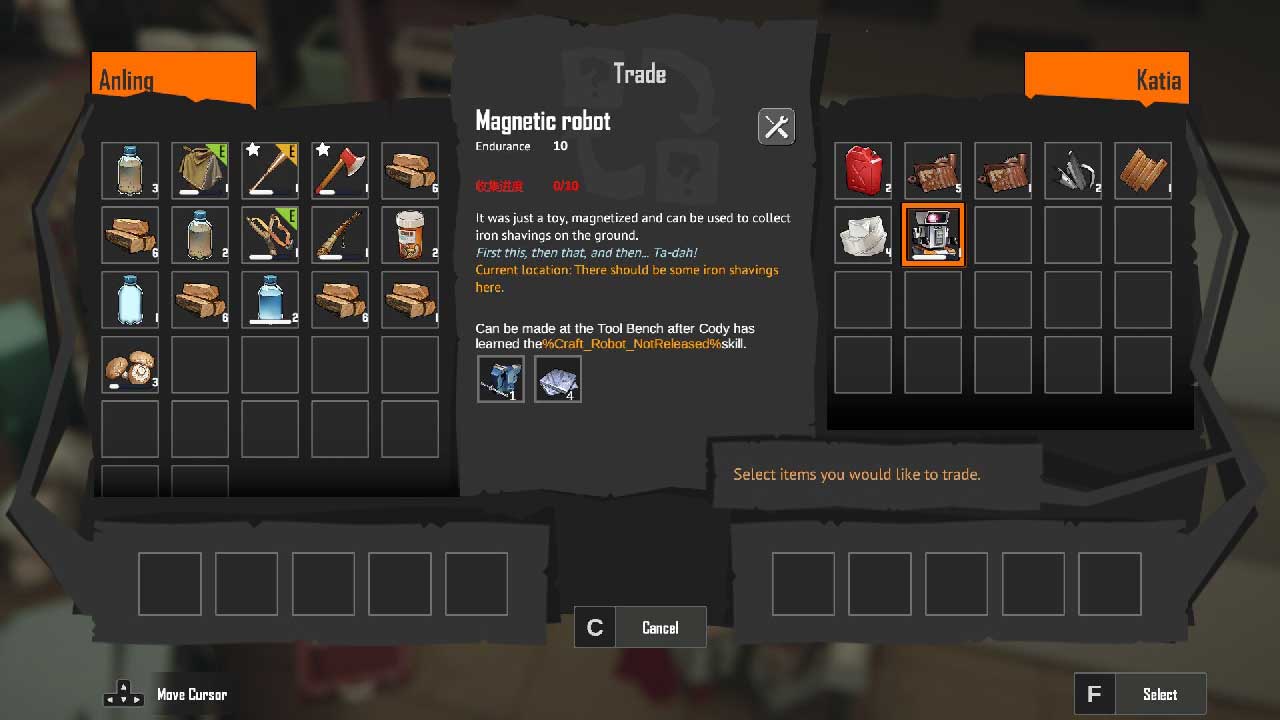1280x720 pixels.
Task: Click the blue vise recipe ingredient icon
Action: (x=500, y=379)
